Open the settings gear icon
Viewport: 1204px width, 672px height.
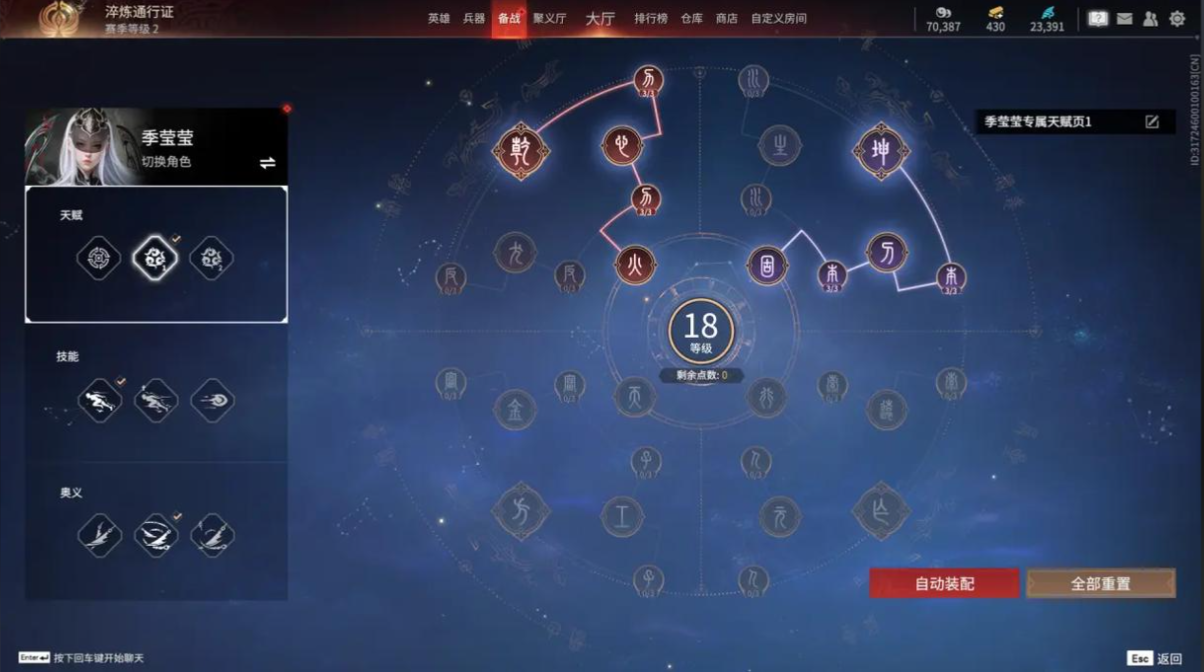click(1177, 18)
